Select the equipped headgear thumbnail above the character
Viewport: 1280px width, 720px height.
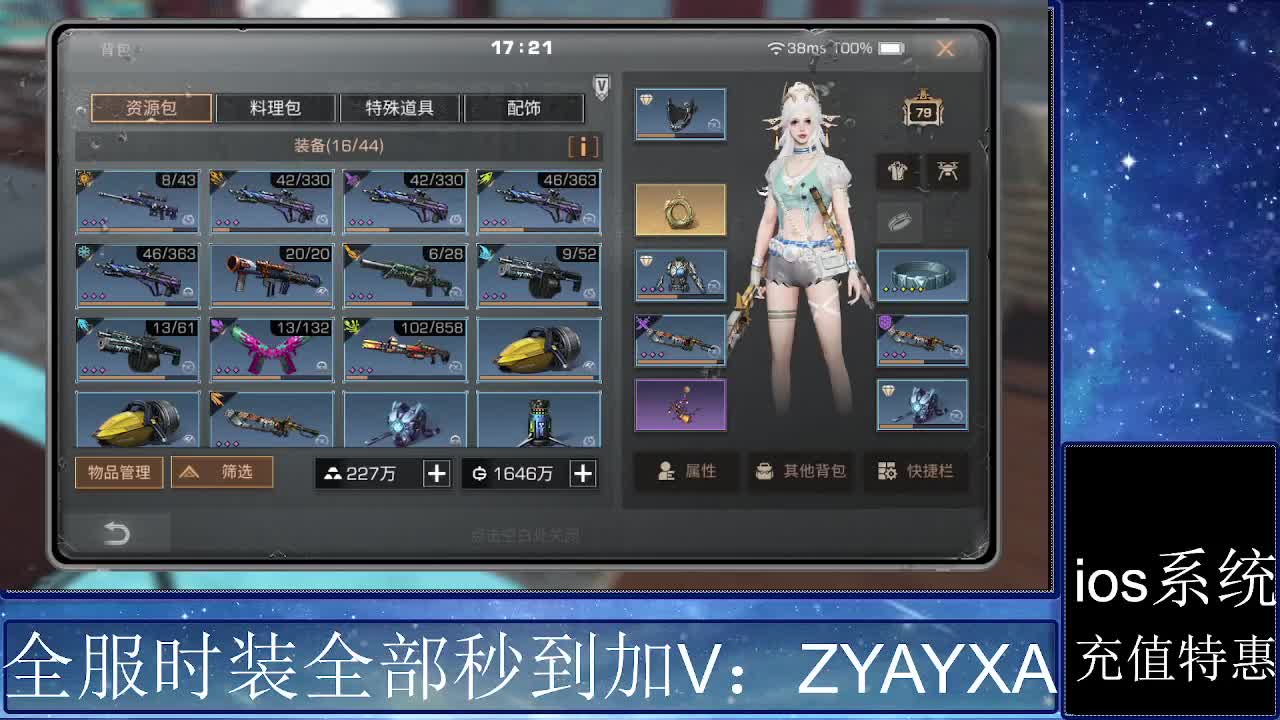point(679,113)
